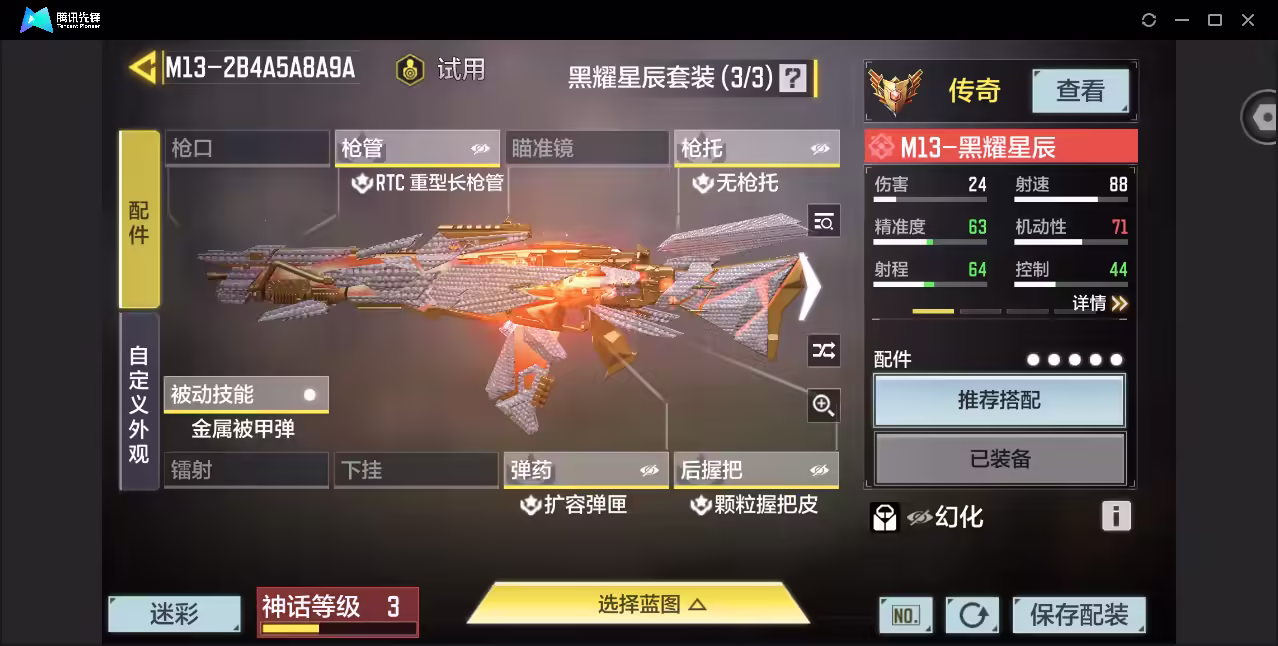Open the 迷彩 camo menu

(174, 614)
